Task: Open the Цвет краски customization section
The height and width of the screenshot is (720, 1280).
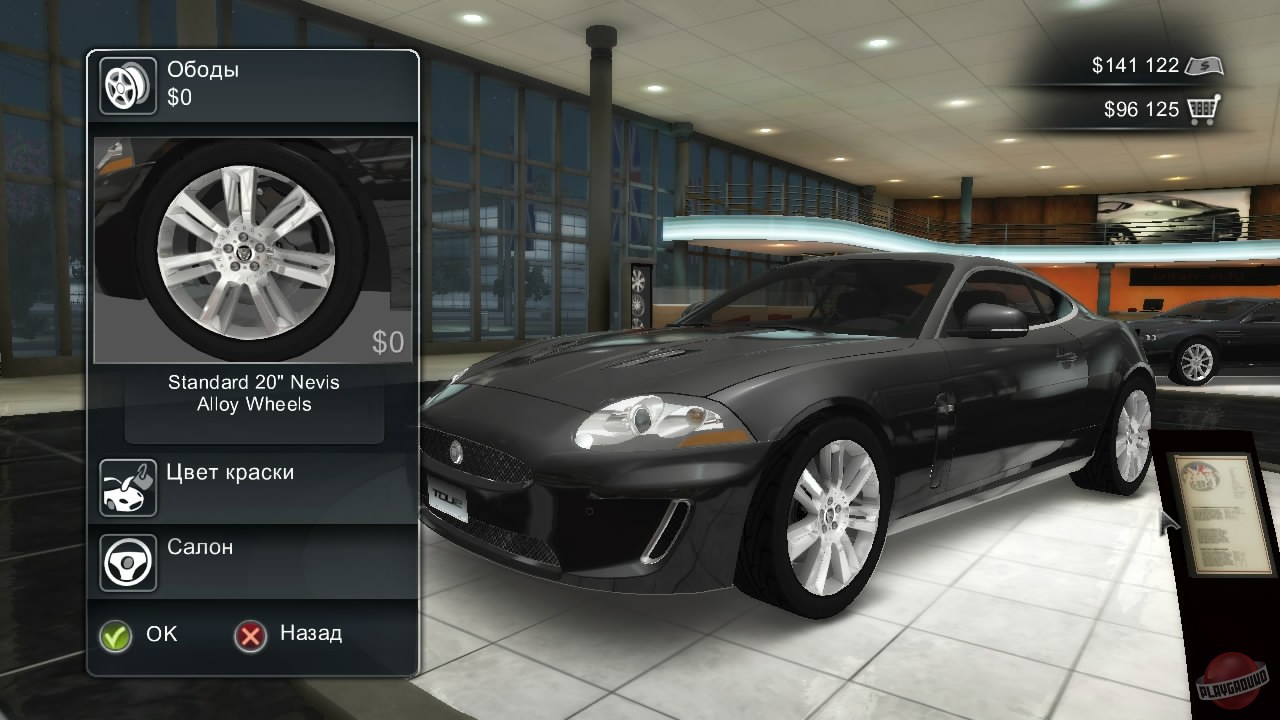Action: click(232, 473)
